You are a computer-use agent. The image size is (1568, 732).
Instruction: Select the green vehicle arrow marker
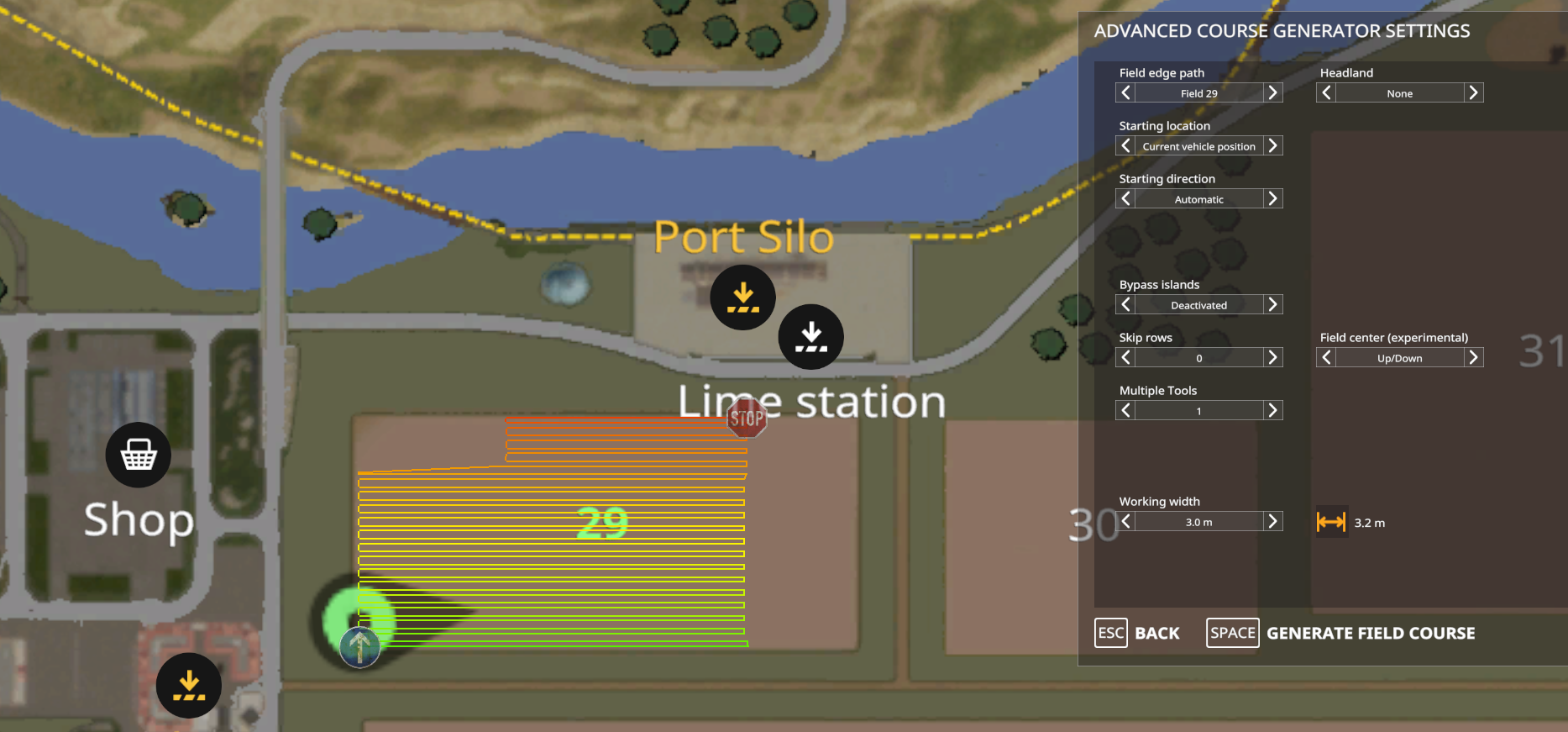(x=359, y=645)
